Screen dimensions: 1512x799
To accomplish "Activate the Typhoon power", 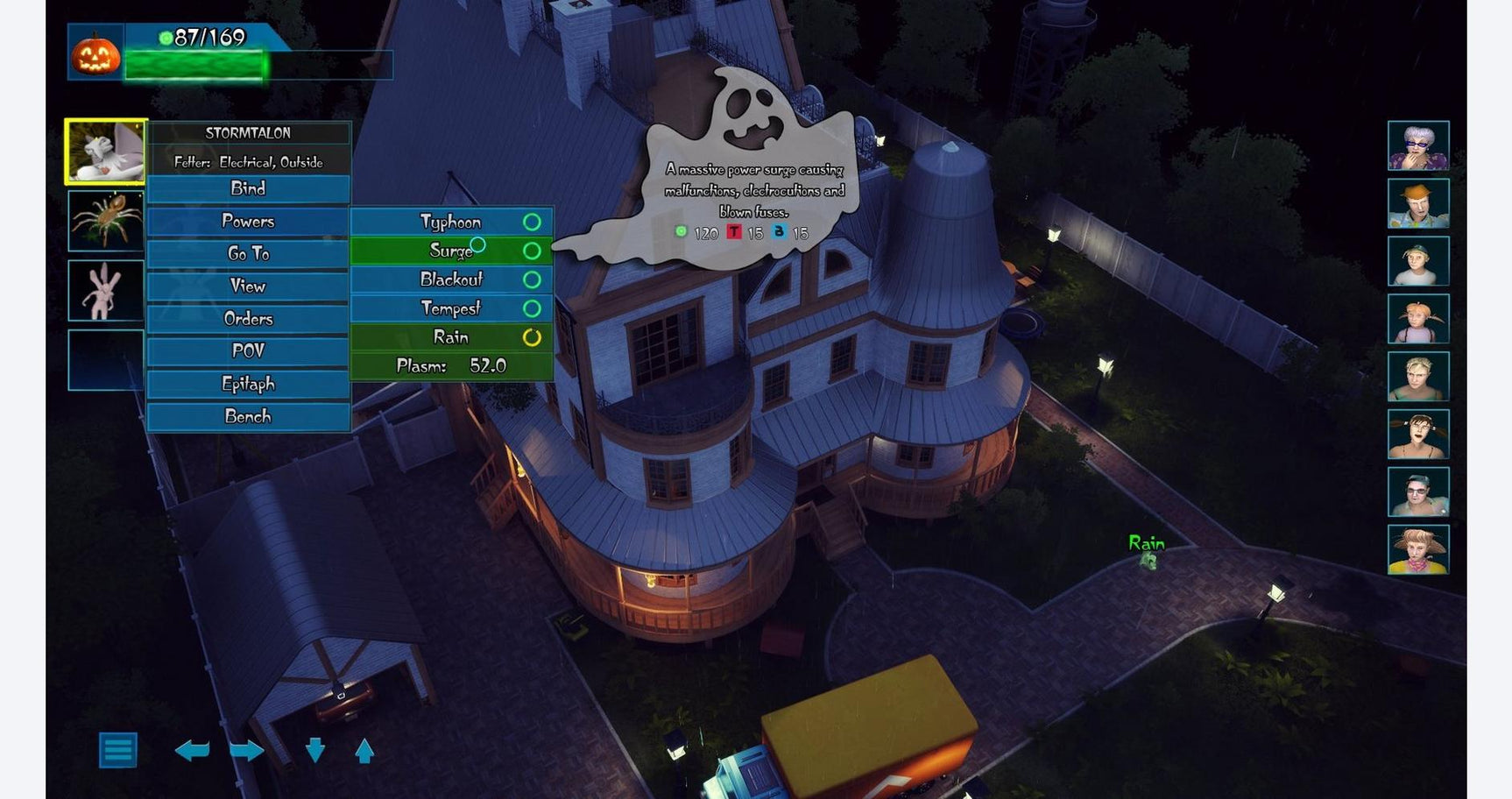I will click(x=451, y=222).
